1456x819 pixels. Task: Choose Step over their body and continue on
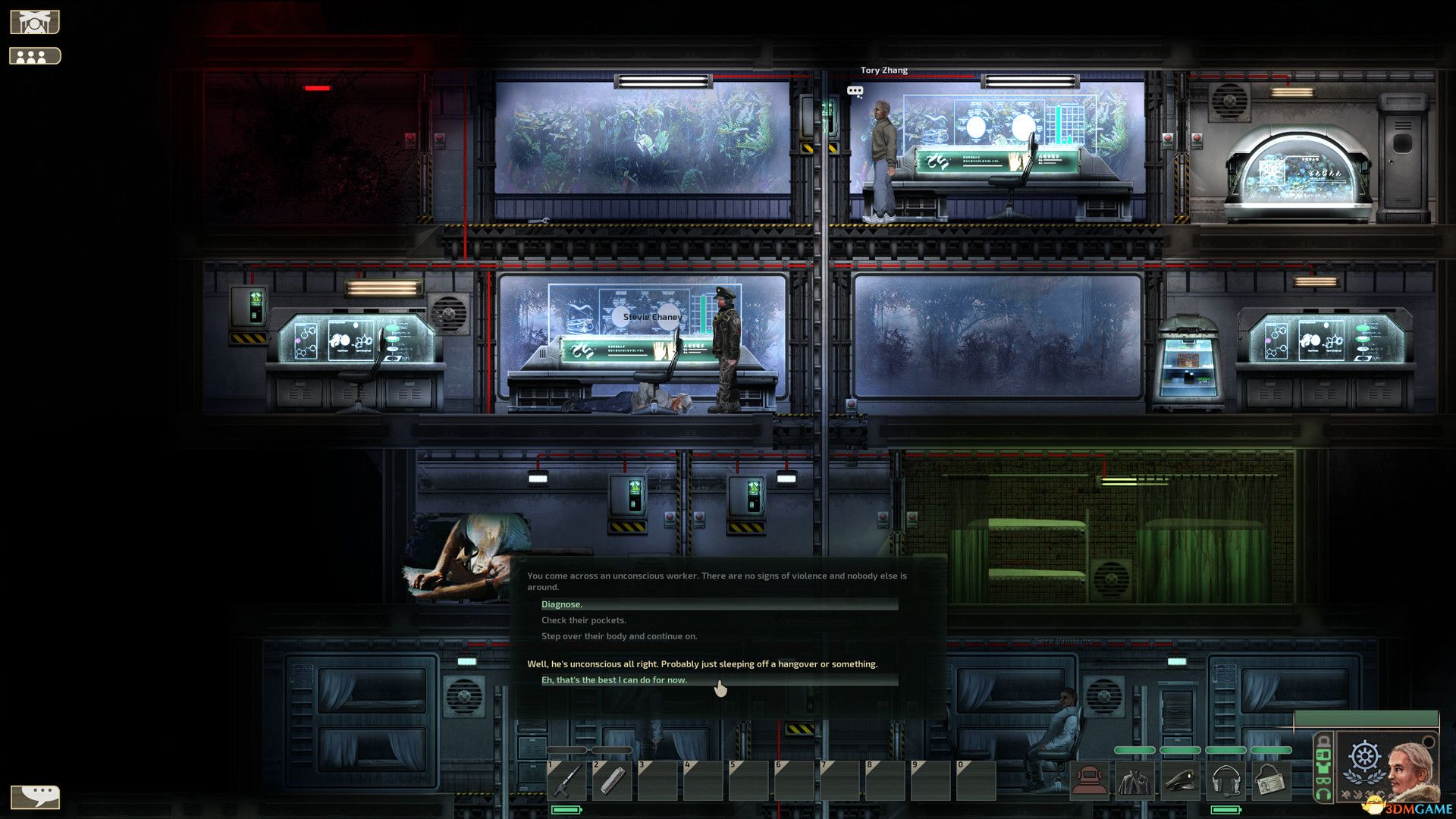tap(622, 636)
